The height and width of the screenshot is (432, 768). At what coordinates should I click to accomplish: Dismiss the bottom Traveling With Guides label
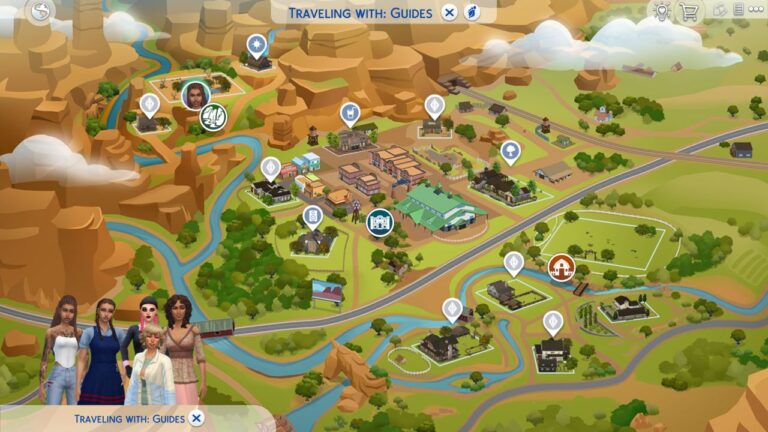[197, 417]
